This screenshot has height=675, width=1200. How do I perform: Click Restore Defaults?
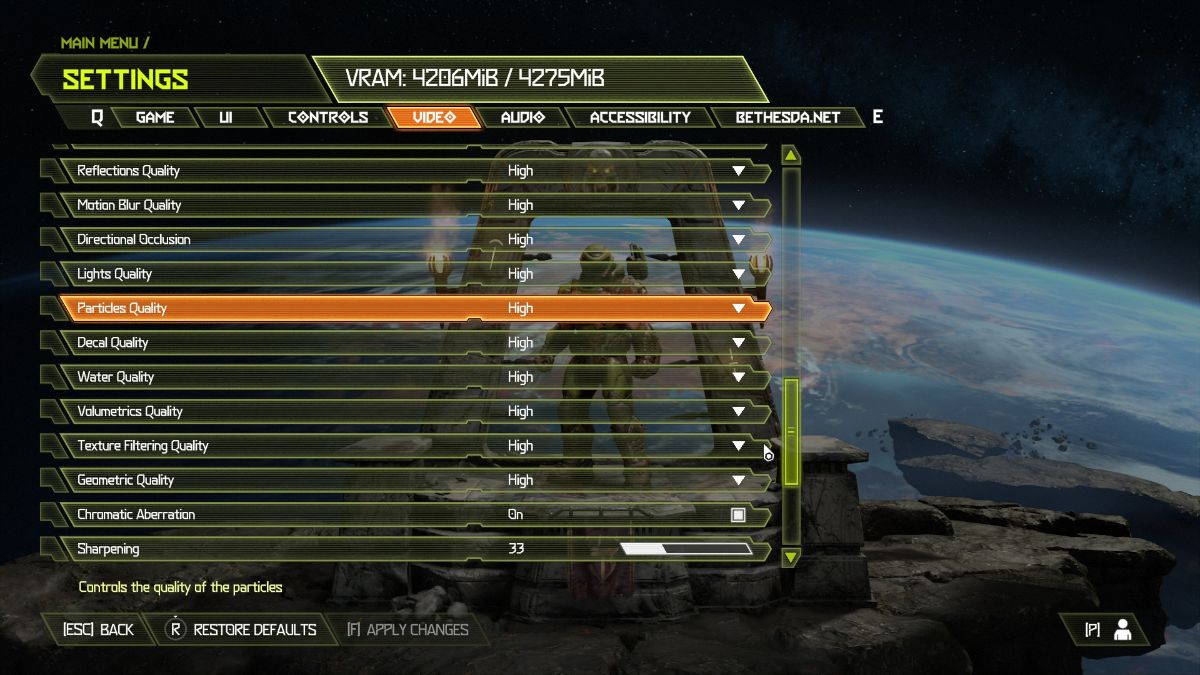click(x=242, y=630)
